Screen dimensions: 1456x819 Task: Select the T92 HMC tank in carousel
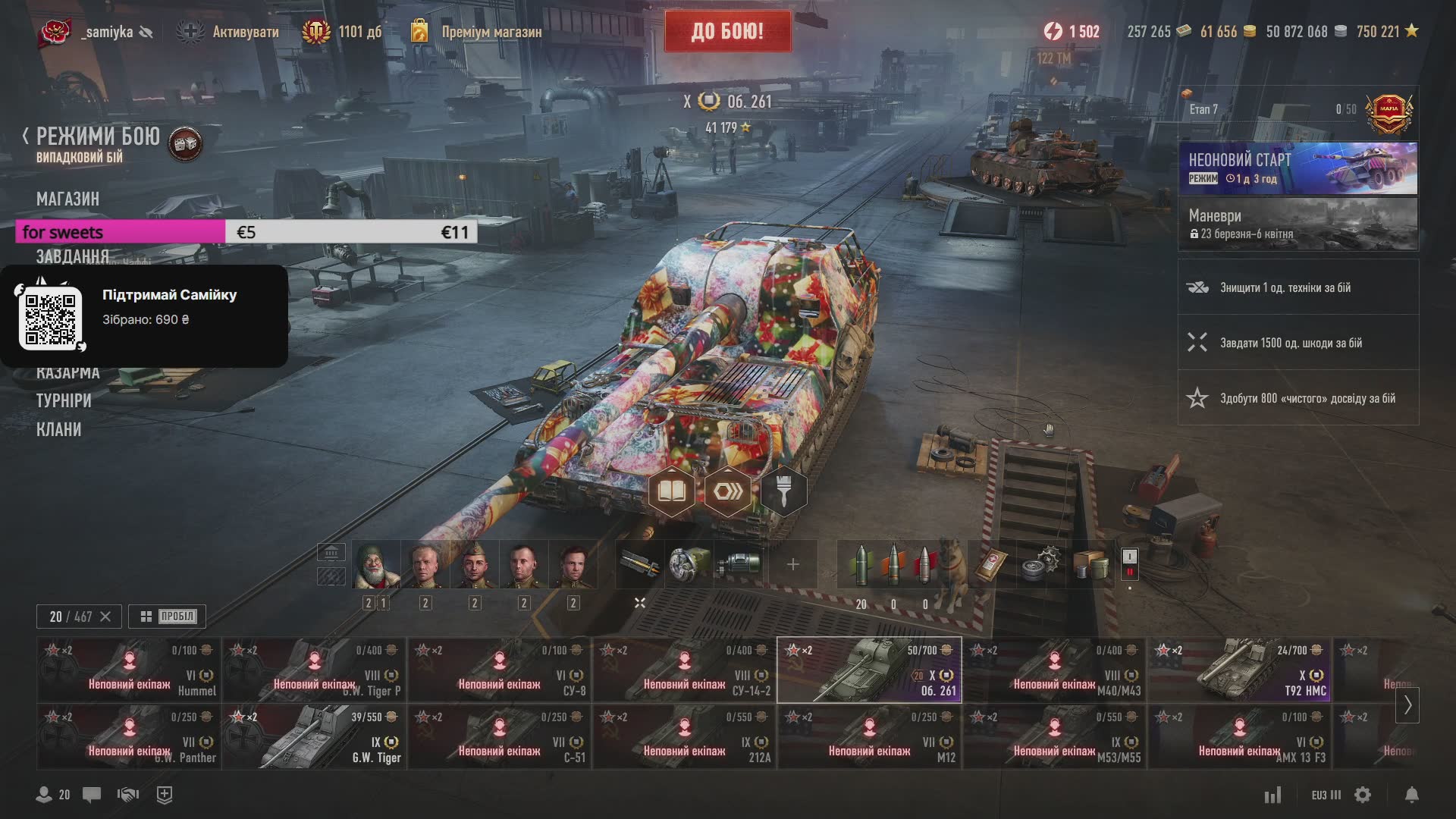1239,670
